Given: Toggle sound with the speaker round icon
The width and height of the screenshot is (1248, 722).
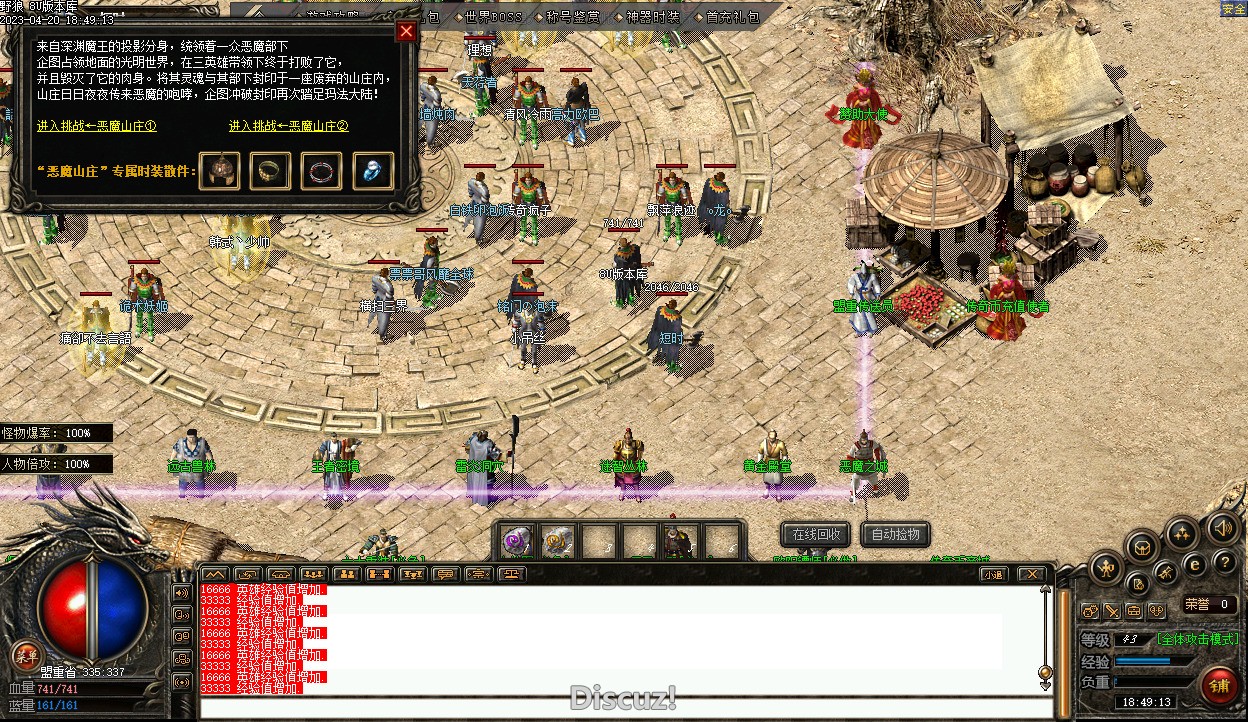Looking at the screenshot, I should pyautogui.click(x=1222, y=527).
